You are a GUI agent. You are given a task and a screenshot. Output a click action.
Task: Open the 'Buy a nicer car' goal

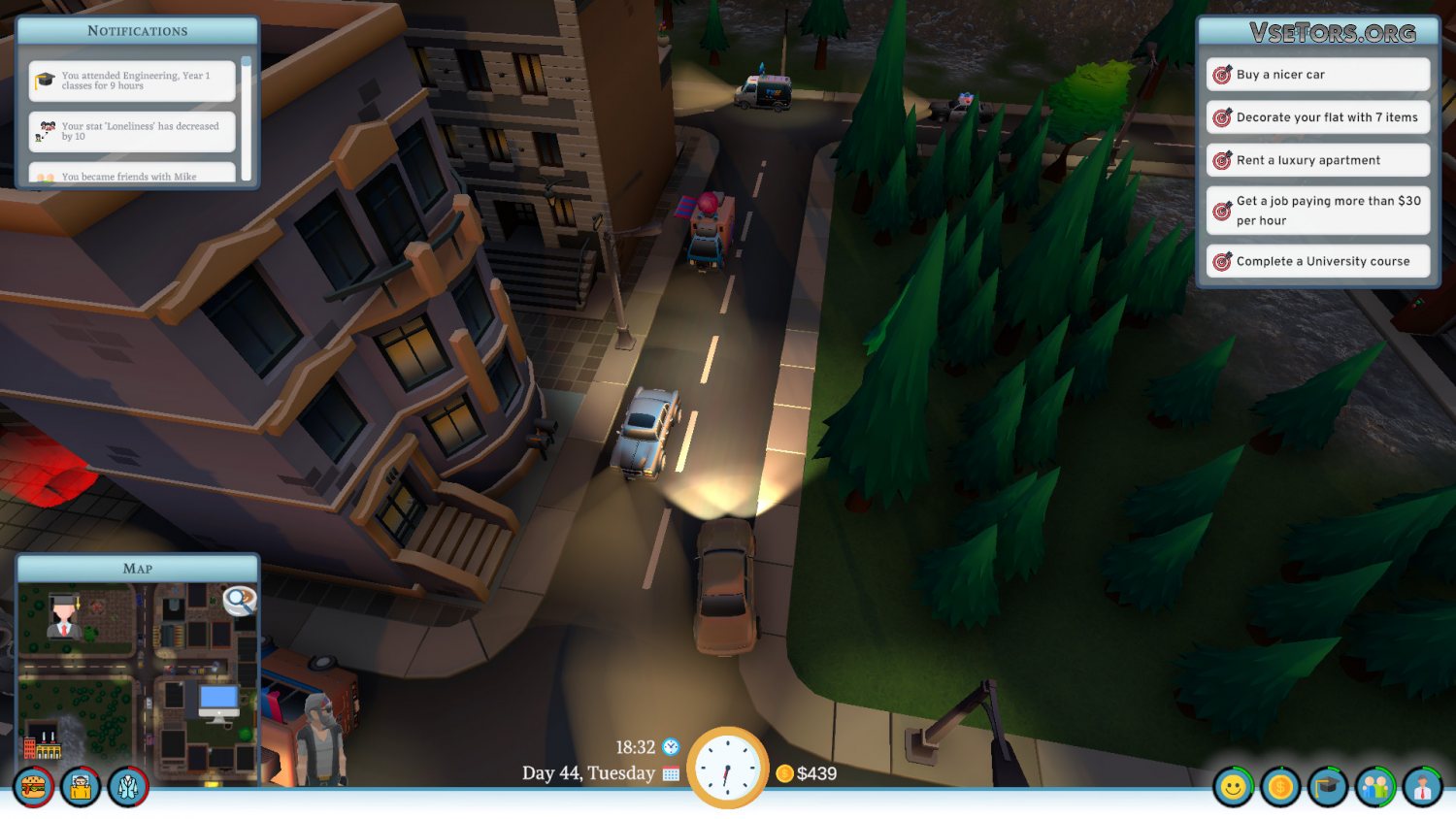[1317, 75]
